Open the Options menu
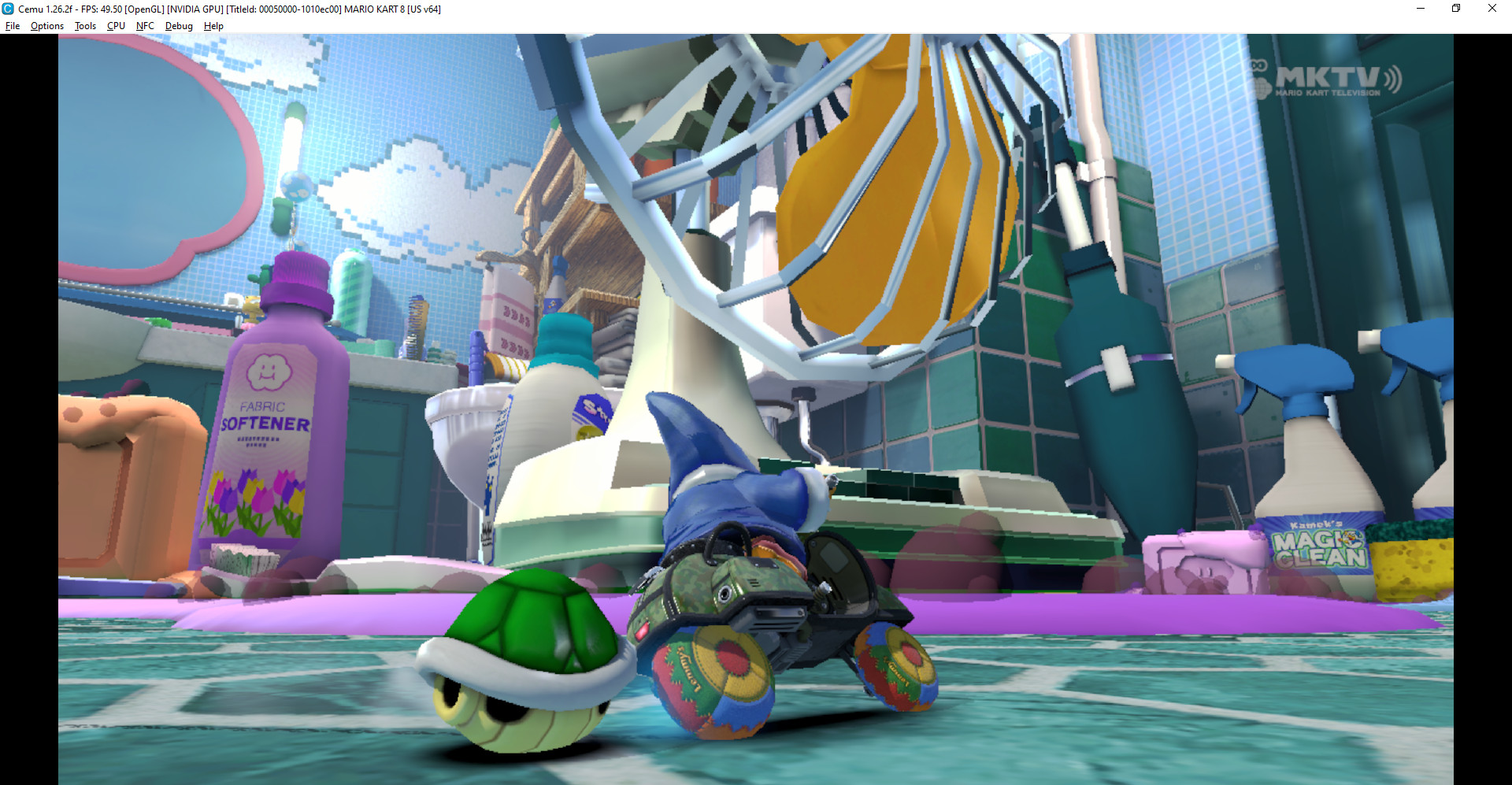Image resolution: width=1512 pixels, height=785 pixels. 46,25
